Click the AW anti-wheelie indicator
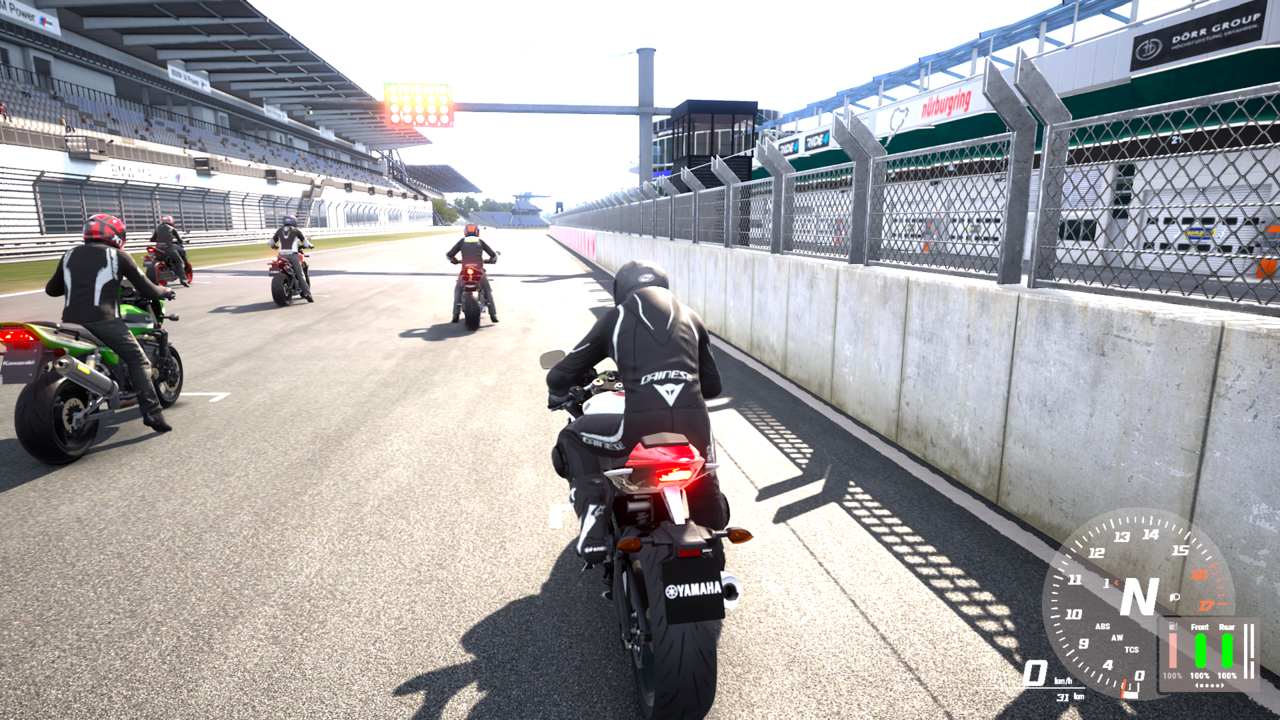This screenshot has height=720, width=1280. [1116, 638]
